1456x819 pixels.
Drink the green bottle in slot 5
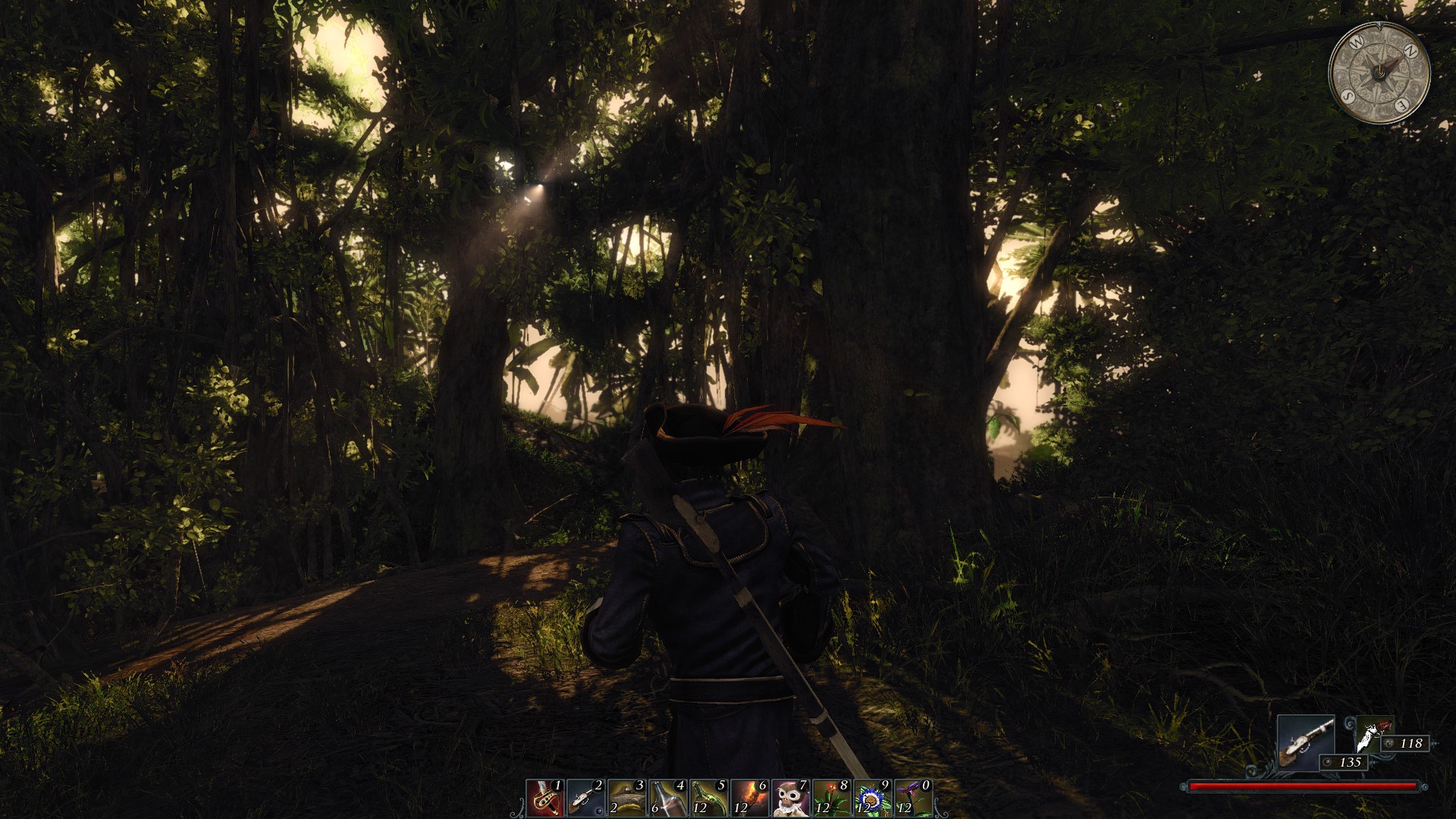(x=708, y=798)
